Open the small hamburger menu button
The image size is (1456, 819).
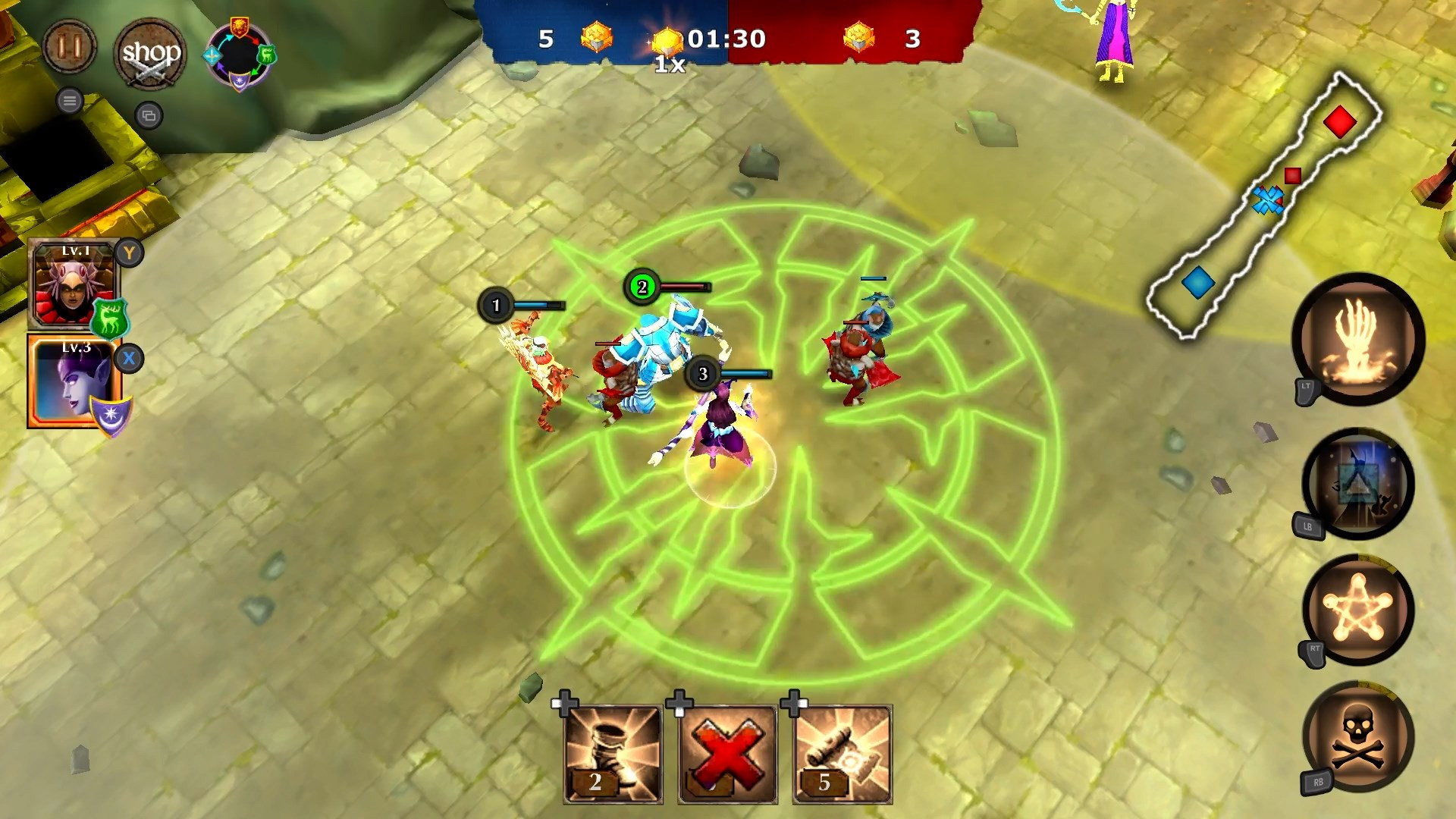tap(70, 100)
